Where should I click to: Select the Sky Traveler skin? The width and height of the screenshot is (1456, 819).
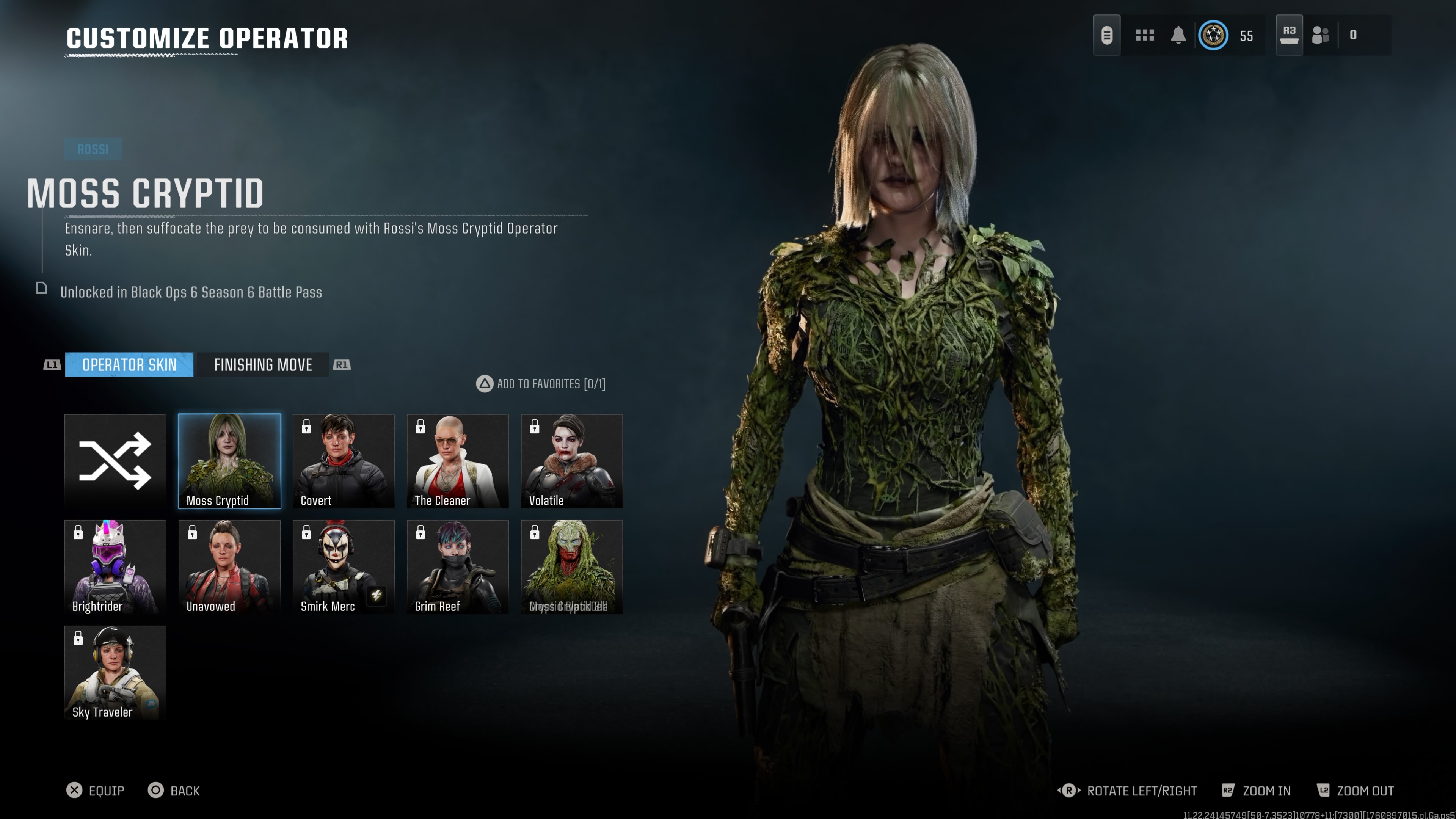point(115,672)
